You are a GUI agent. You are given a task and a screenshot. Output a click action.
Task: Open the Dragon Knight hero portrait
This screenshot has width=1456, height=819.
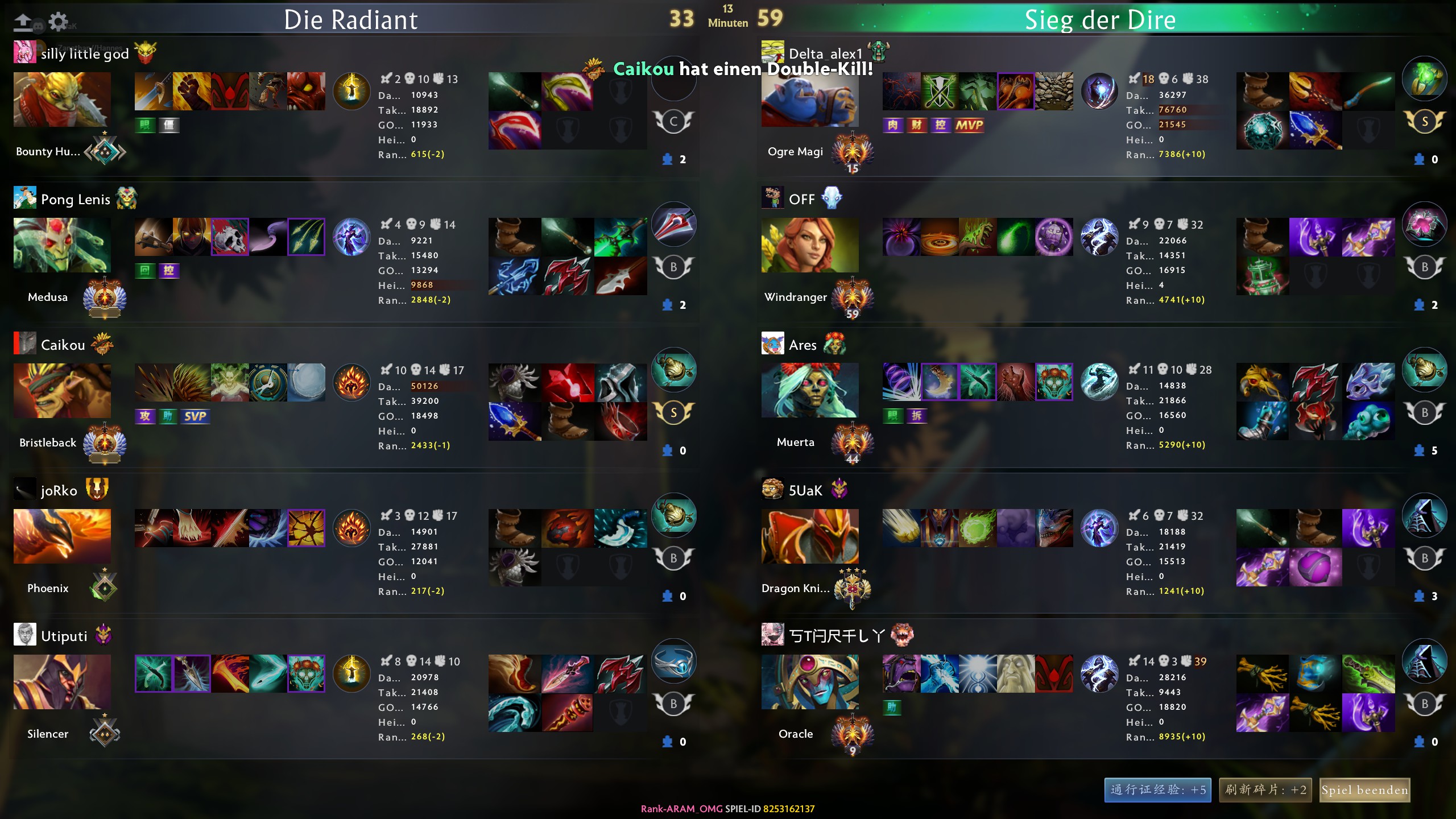[x=810, y=536]
